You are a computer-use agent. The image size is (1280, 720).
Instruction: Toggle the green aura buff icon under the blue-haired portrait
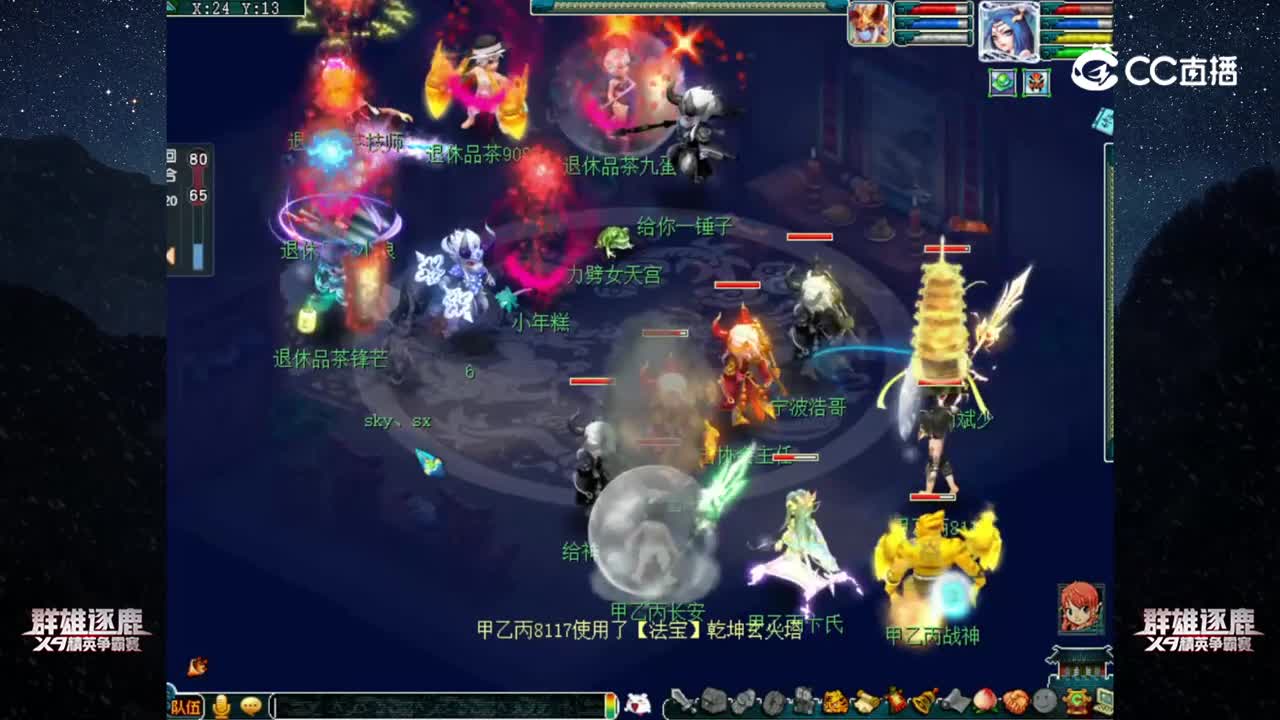click(x=1003, y=82)
